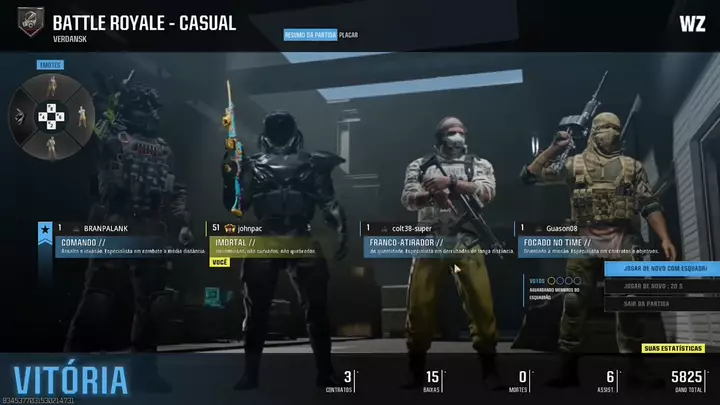Viewport: 720px width, 405px height.
Task: Choose Jogar de Novo com Esquadrão
Action: 660,268
